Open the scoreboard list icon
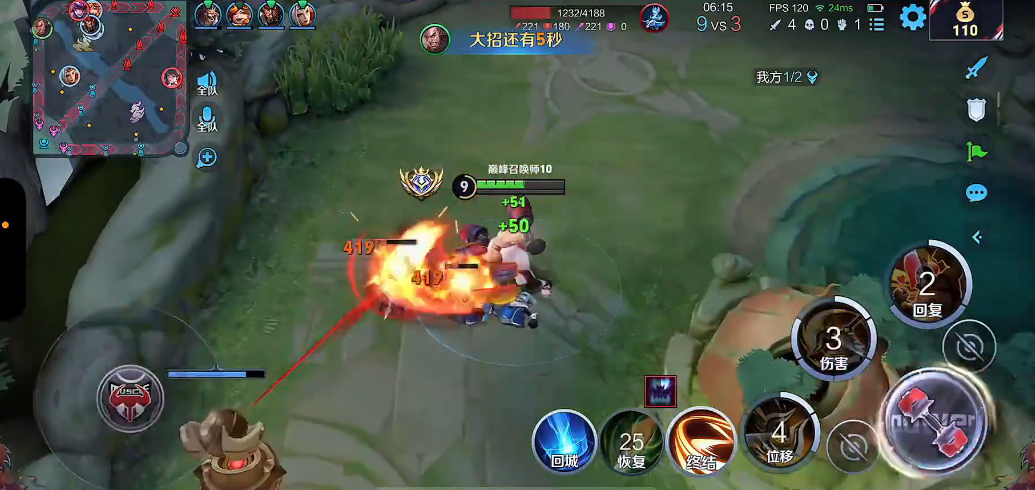This screenshot has height=490, width=1035. tap(877, 23)
